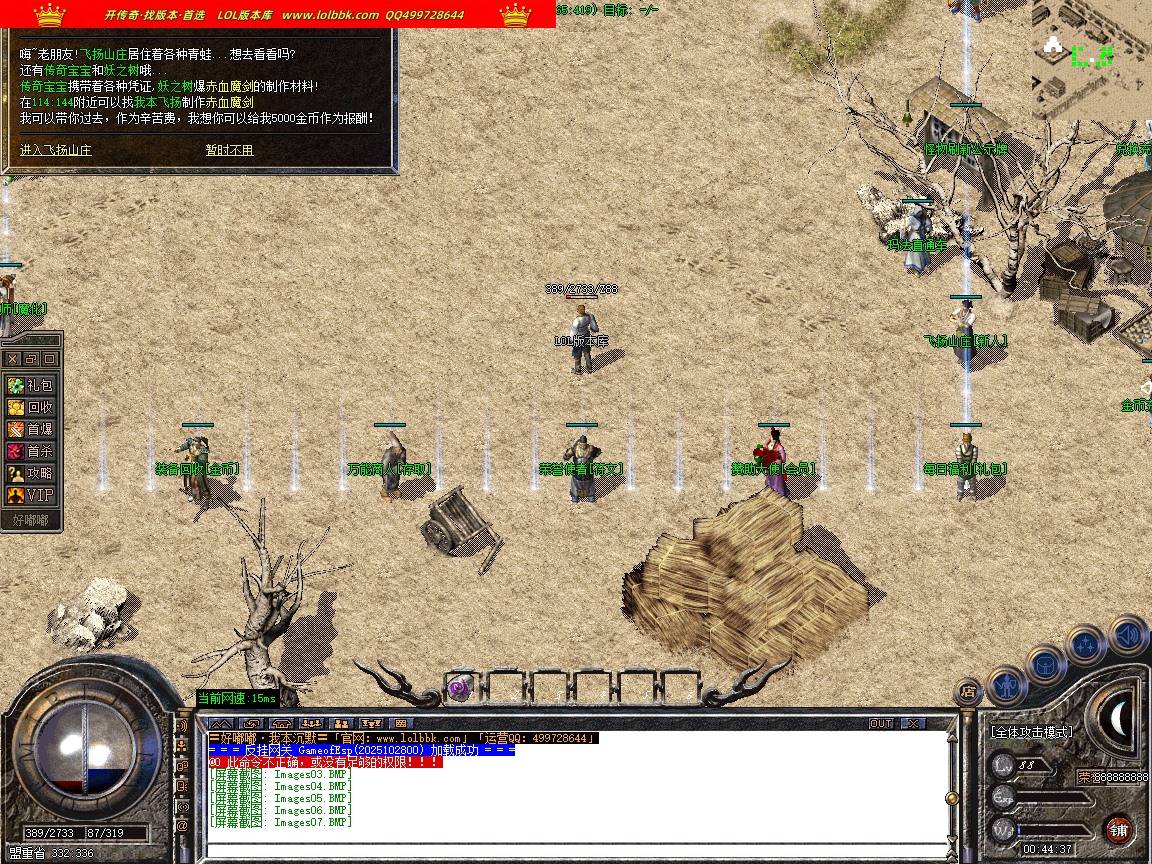The width and height of the screenshot is (1152, 864).
Task: Open the 攻略 guide menu
Action: tap(30, 473)
